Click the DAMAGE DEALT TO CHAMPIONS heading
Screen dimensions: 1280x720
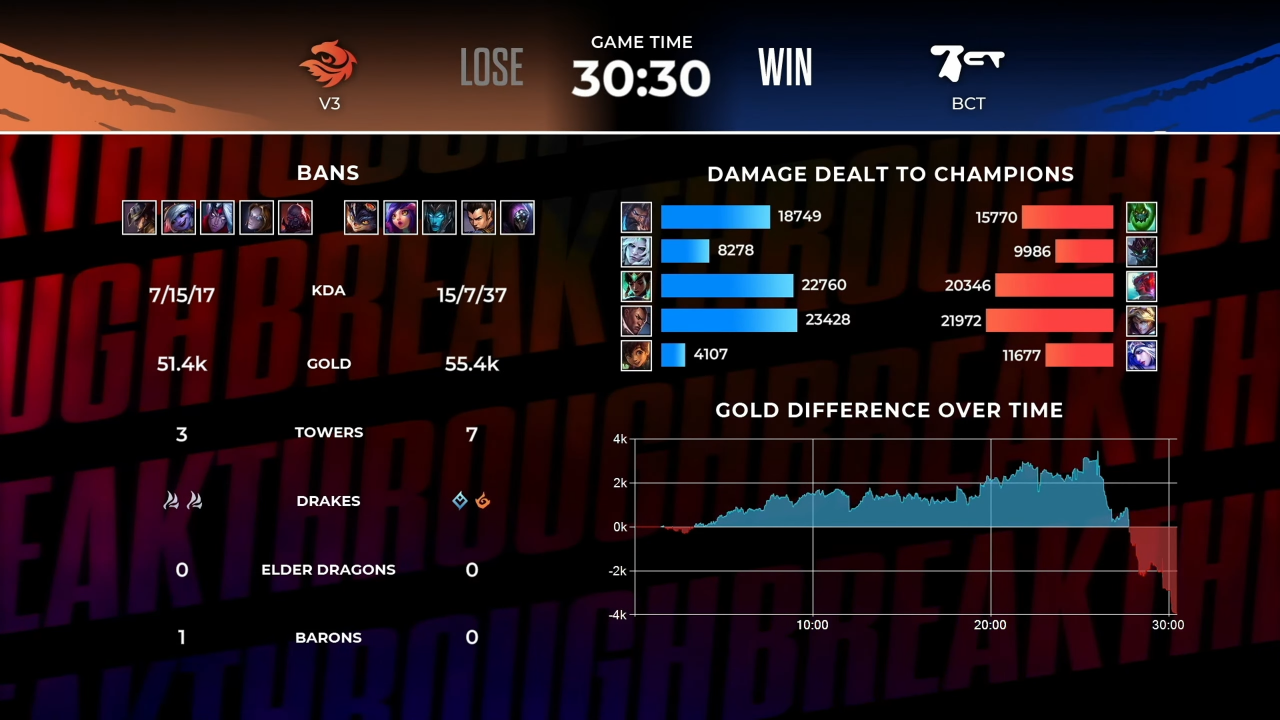point(890,174)
